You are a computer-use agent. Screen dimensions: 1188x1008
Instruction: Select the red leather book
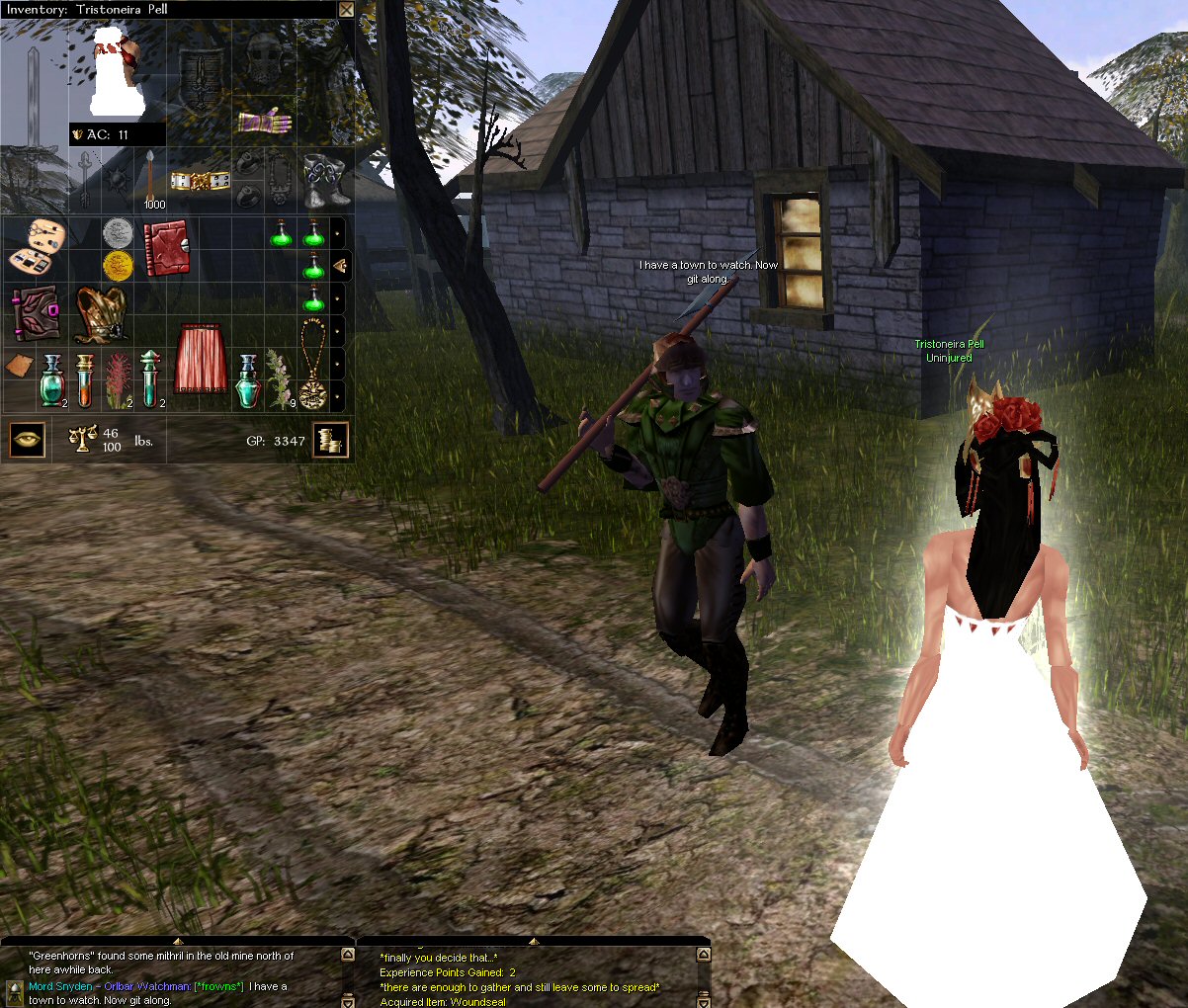pos(166,247)
